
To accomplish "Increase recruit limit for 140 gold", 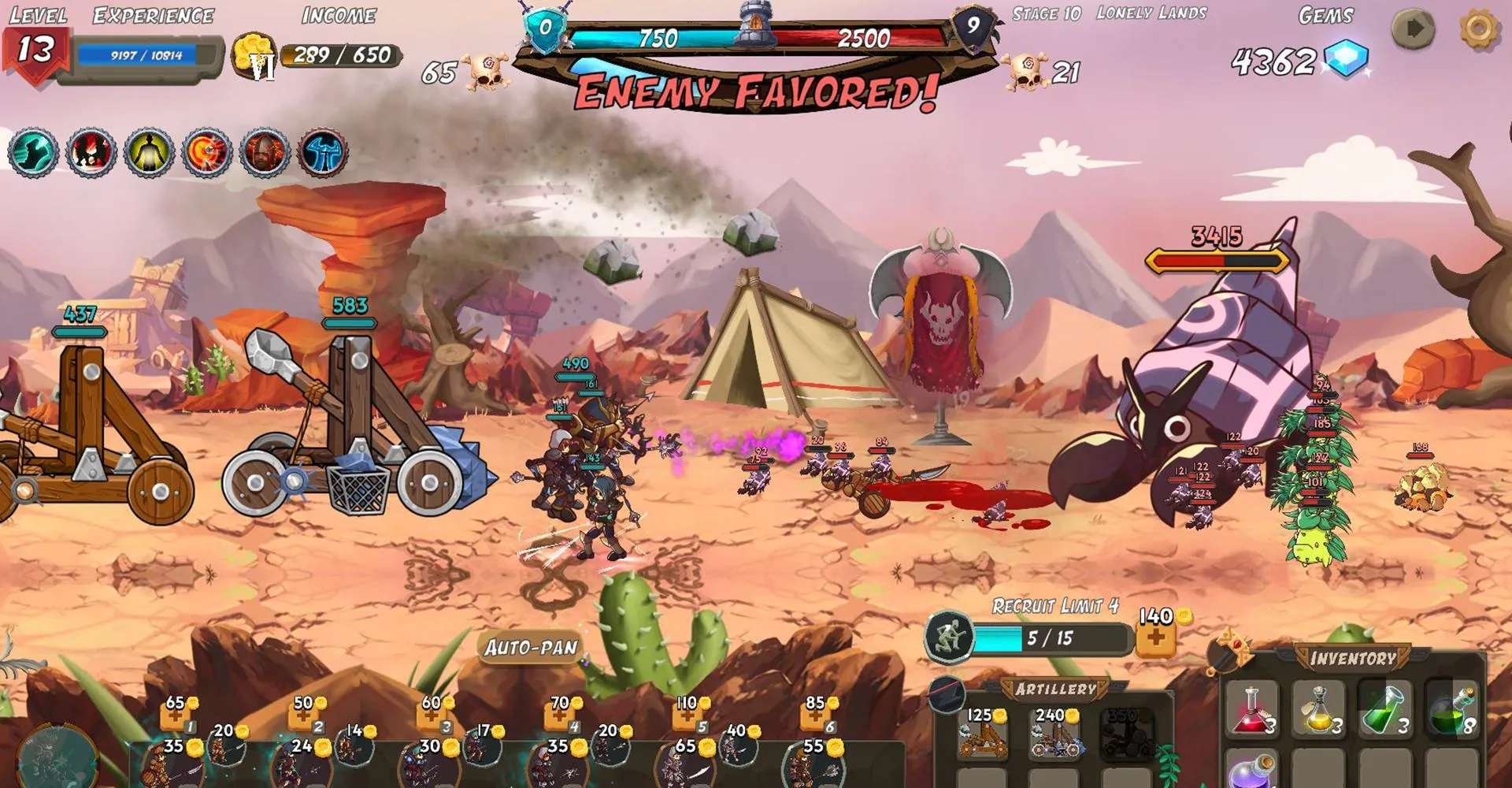I will click(x=1156, y=638).
